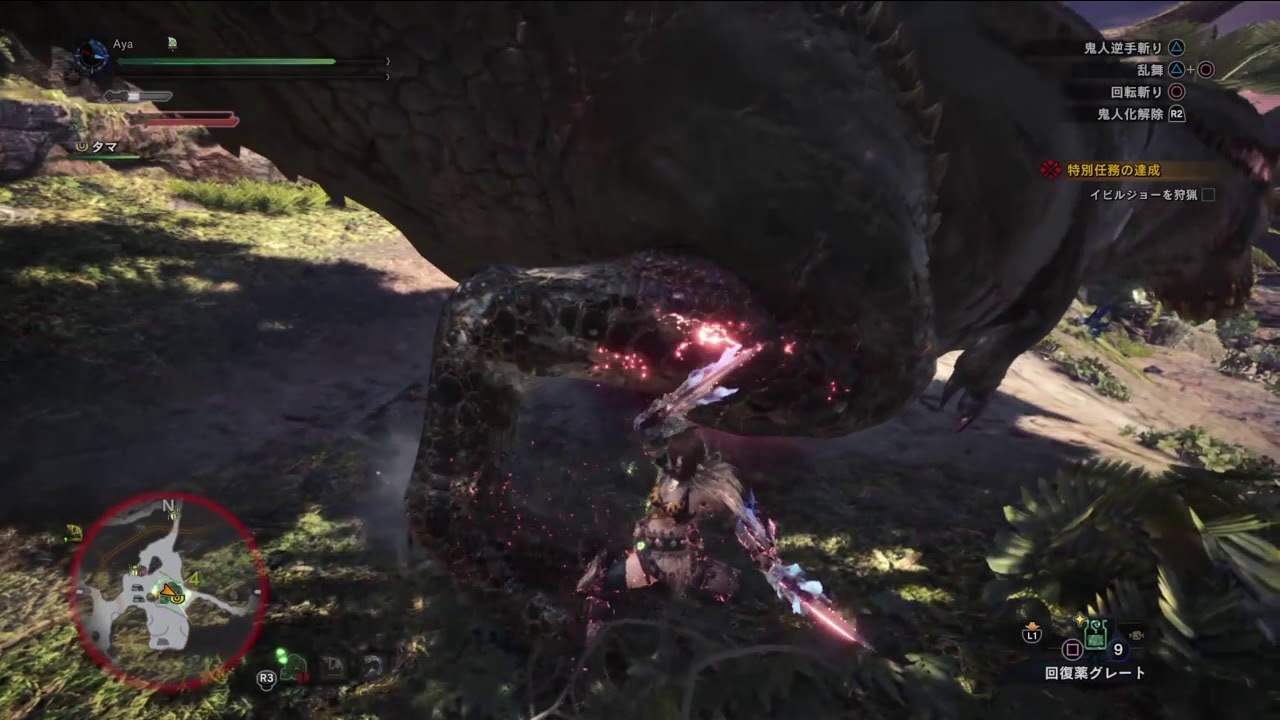The width and height of the screenshot is (1280, 720).
Task: Open the 特別任務の達成 quest banner
Action: (1113, 170)
